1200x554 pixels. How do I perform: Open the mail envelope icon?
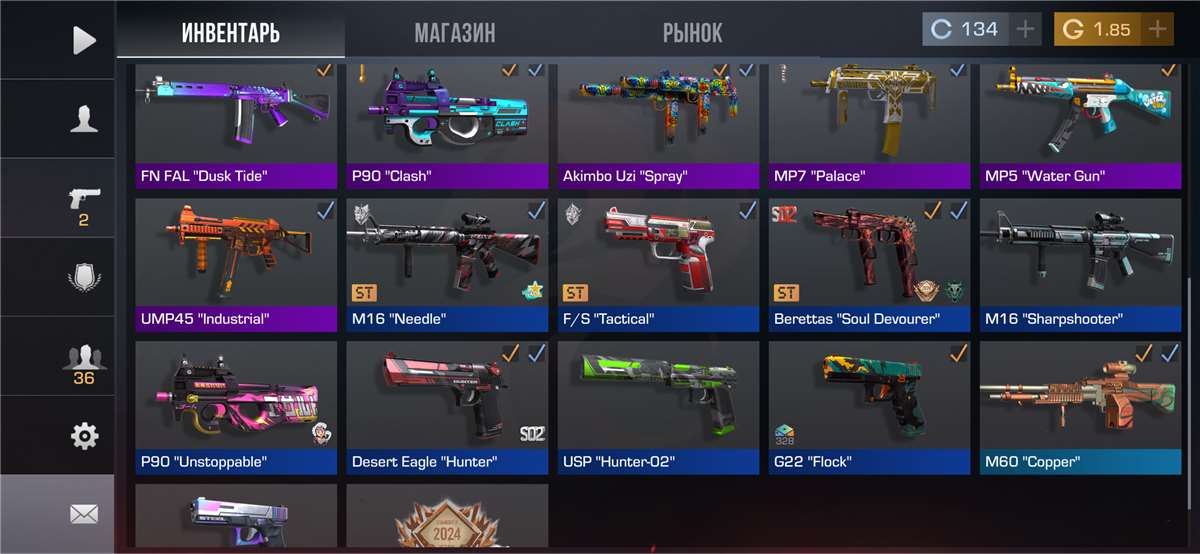coord(84,514)
